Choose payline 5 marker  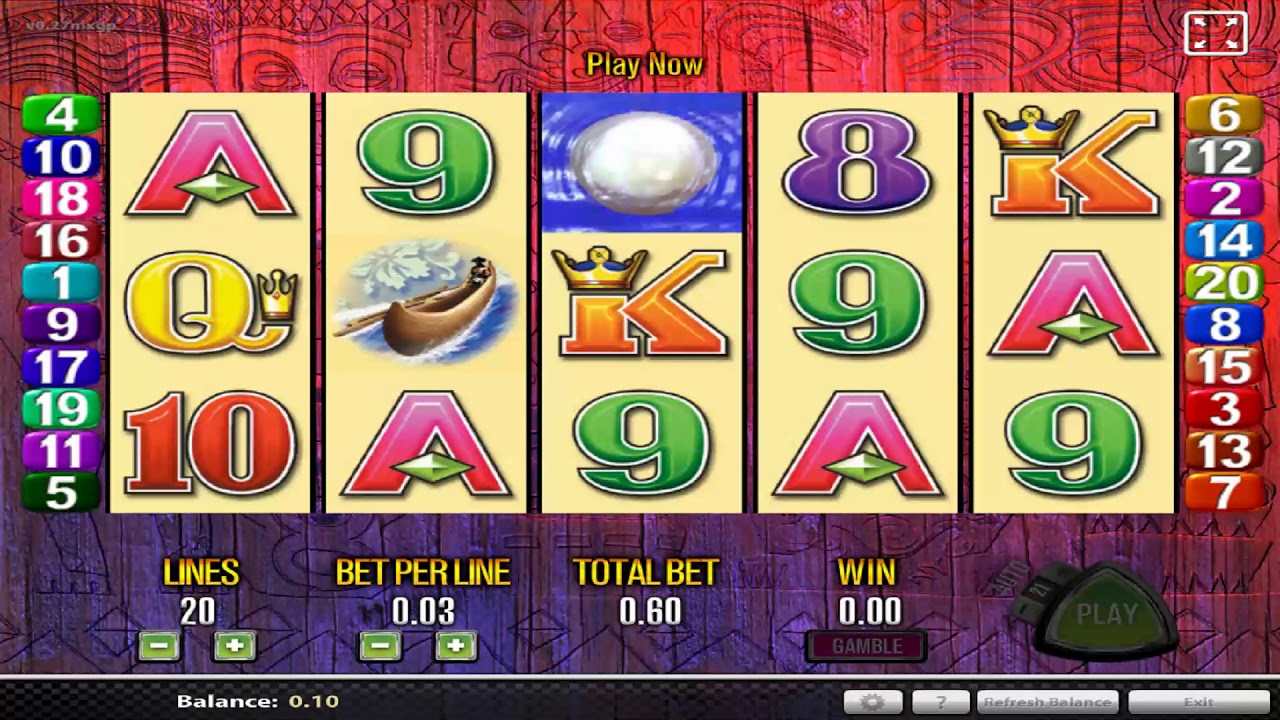click(x=61, y=493)
